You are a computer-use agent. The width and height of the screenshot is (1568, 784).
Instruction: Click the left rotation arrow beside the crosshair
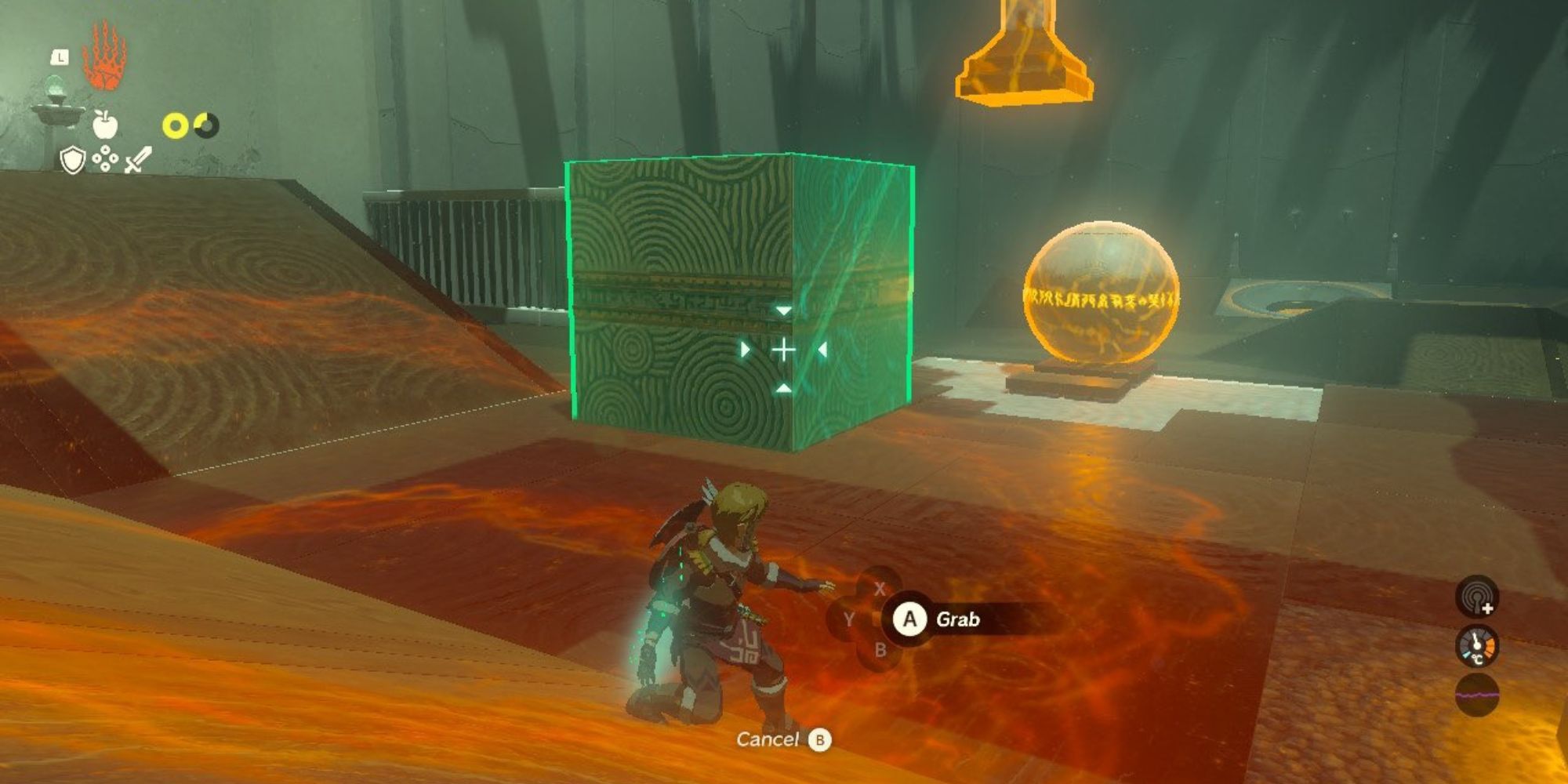[x=745, y=349]
